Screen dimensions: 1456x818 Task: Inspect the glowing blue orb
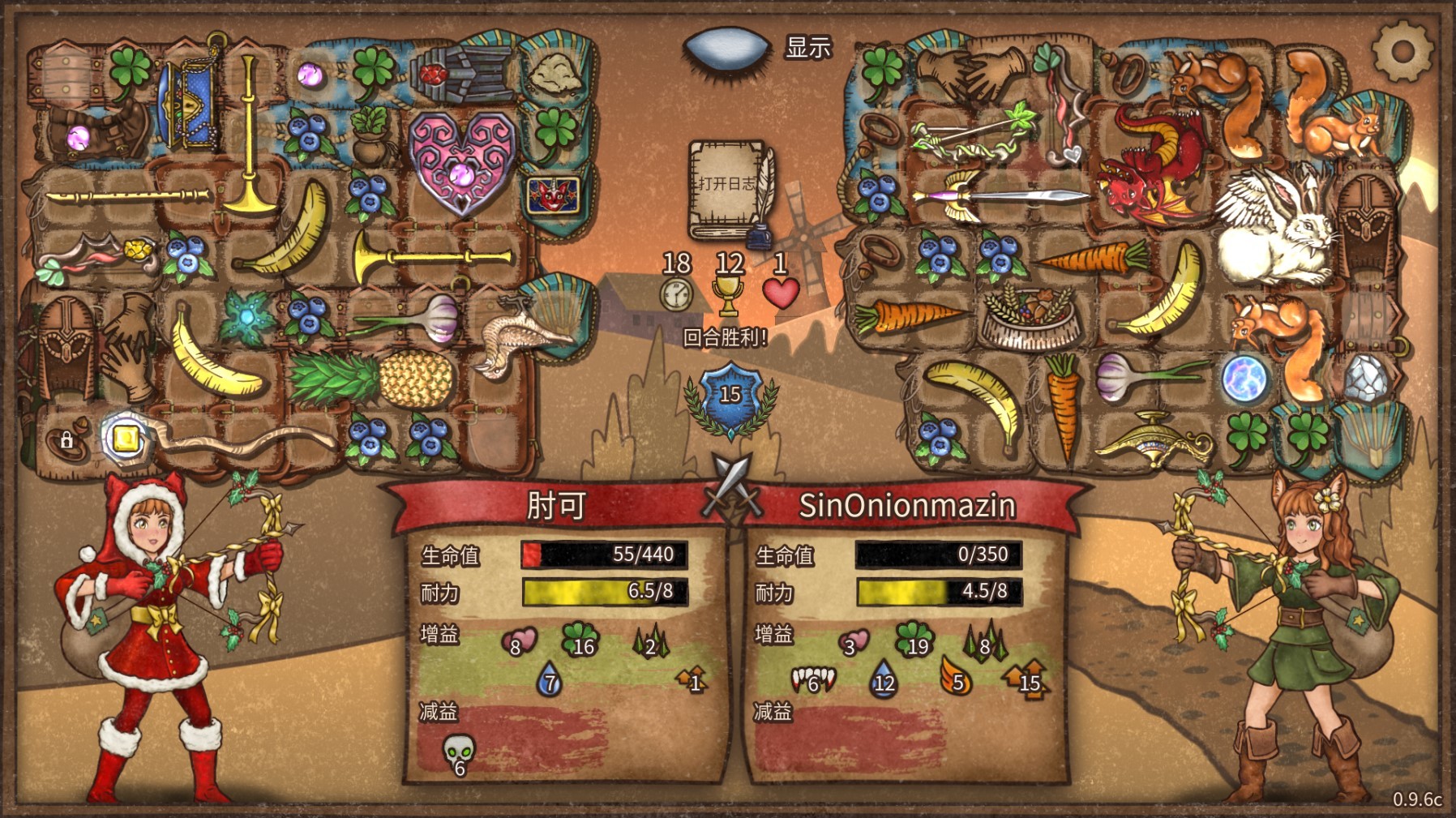pos(1244,379)
